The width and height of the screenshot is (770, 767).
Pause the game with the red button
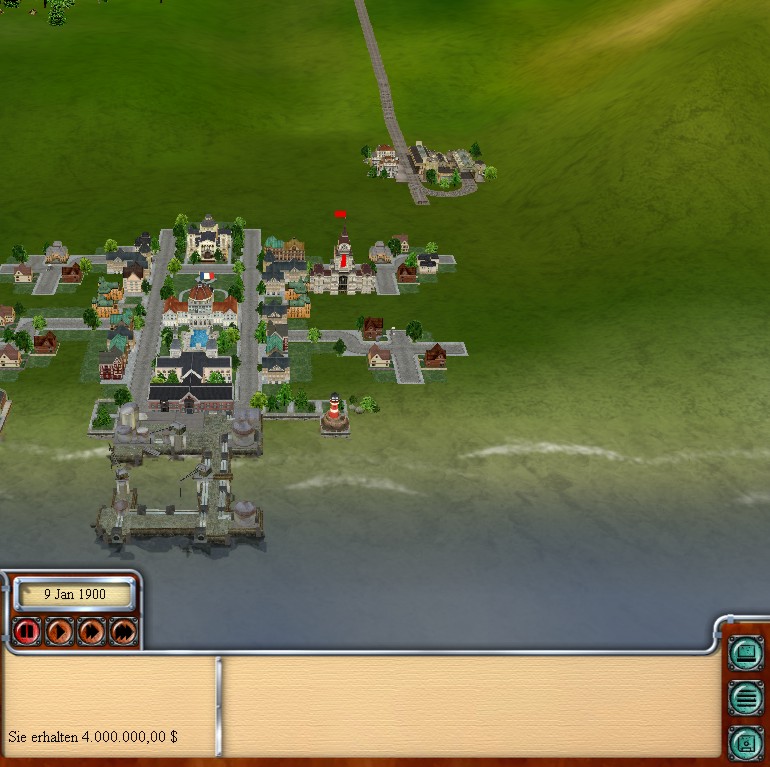pos(27,631)
